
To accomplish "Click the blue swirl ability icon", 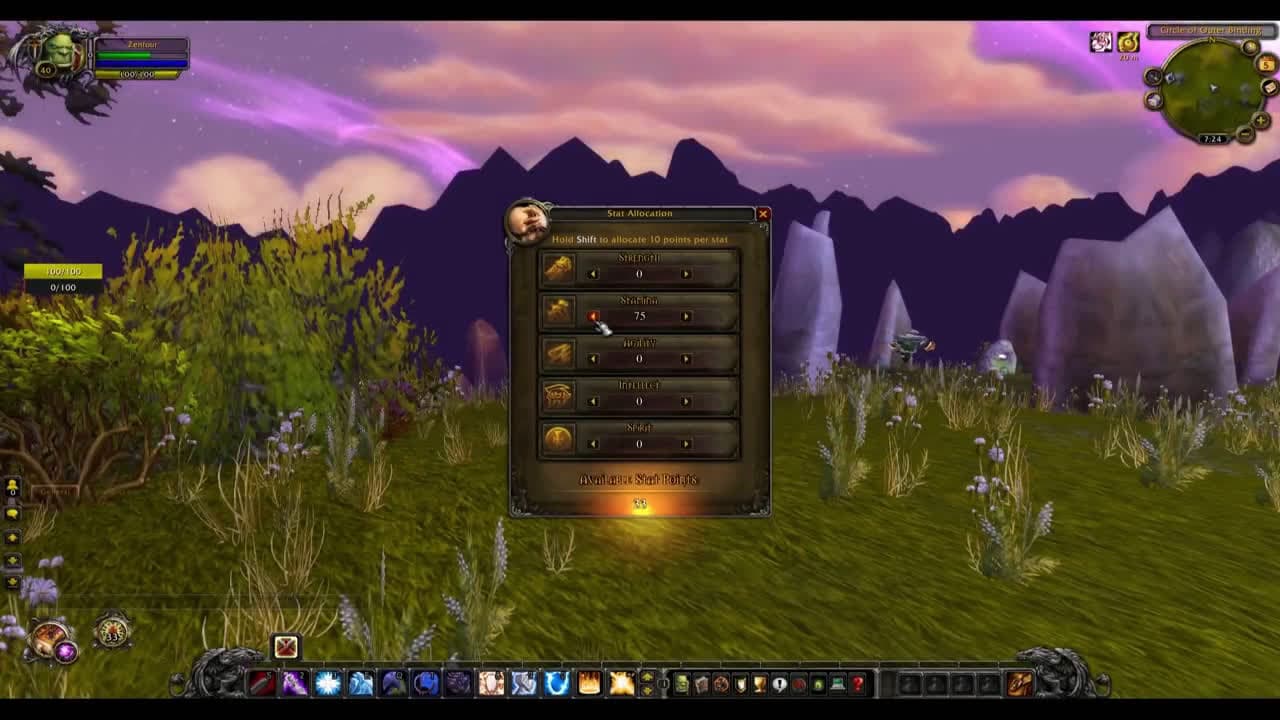I will [x=557, y=682].
